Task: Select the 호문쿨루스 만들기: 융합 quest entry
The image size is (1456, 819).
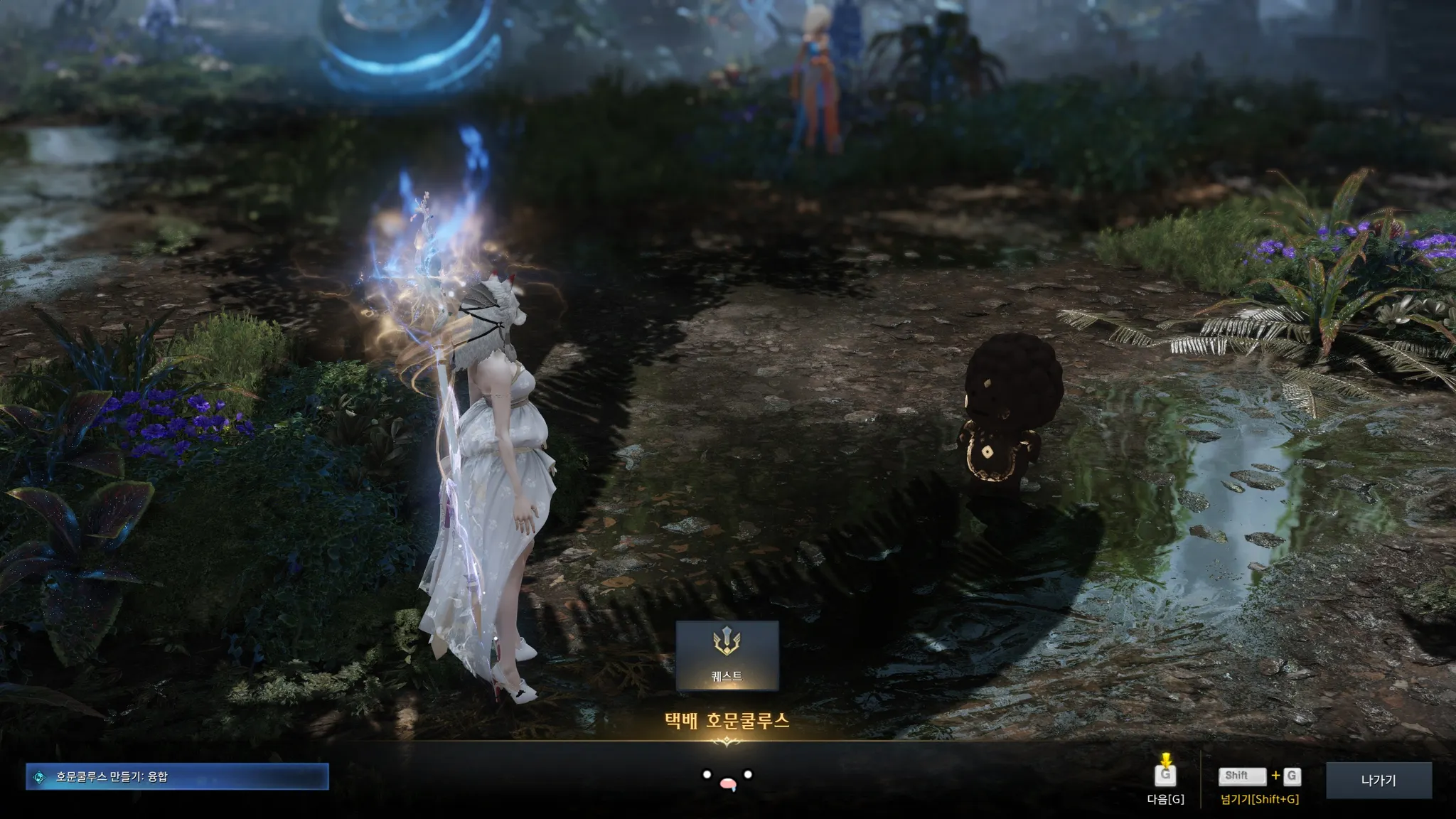Action: (177, 777)
